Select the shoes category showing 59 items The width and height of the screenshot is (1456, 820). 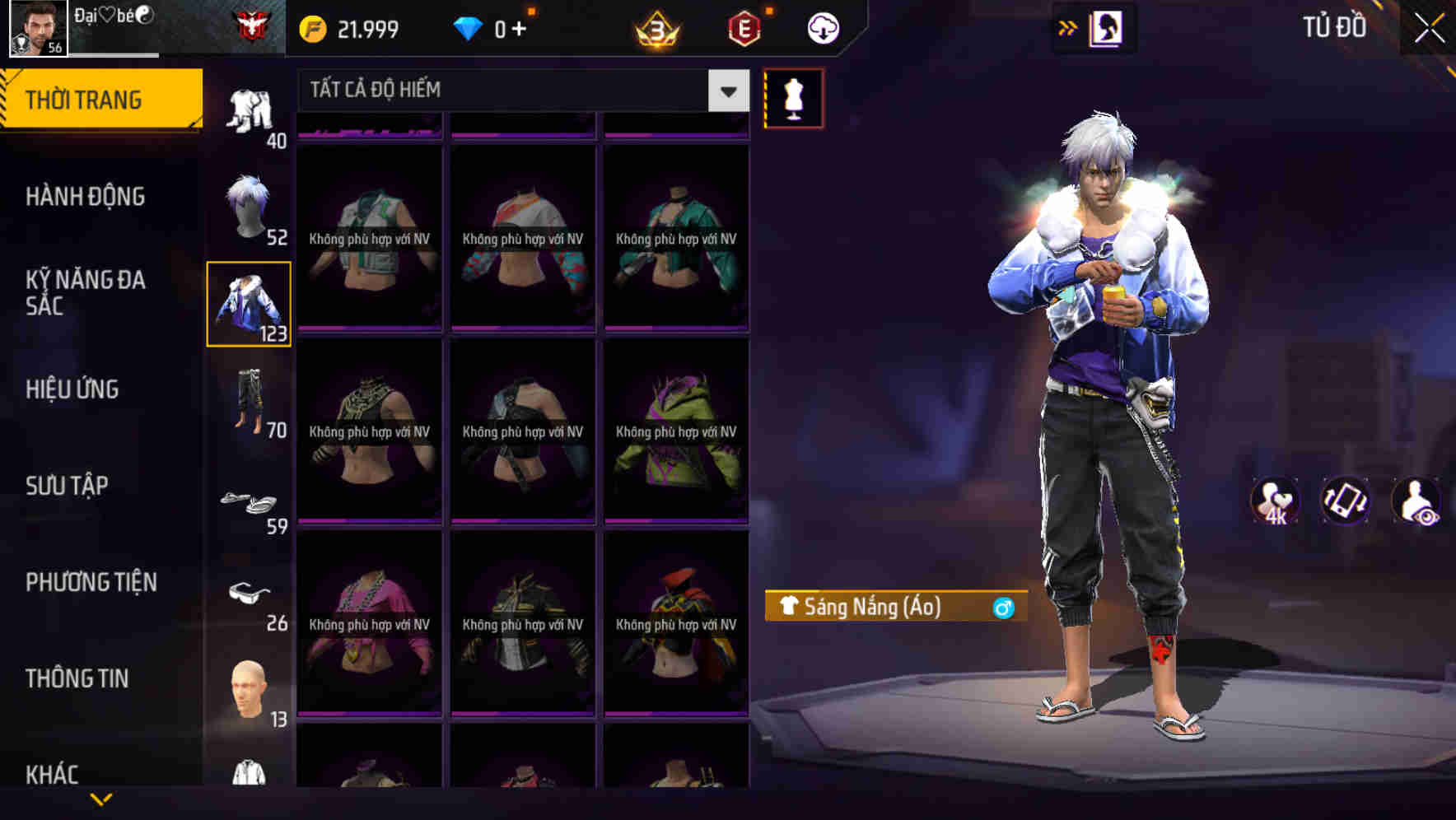pyautogui.click(x=248, y=502)
